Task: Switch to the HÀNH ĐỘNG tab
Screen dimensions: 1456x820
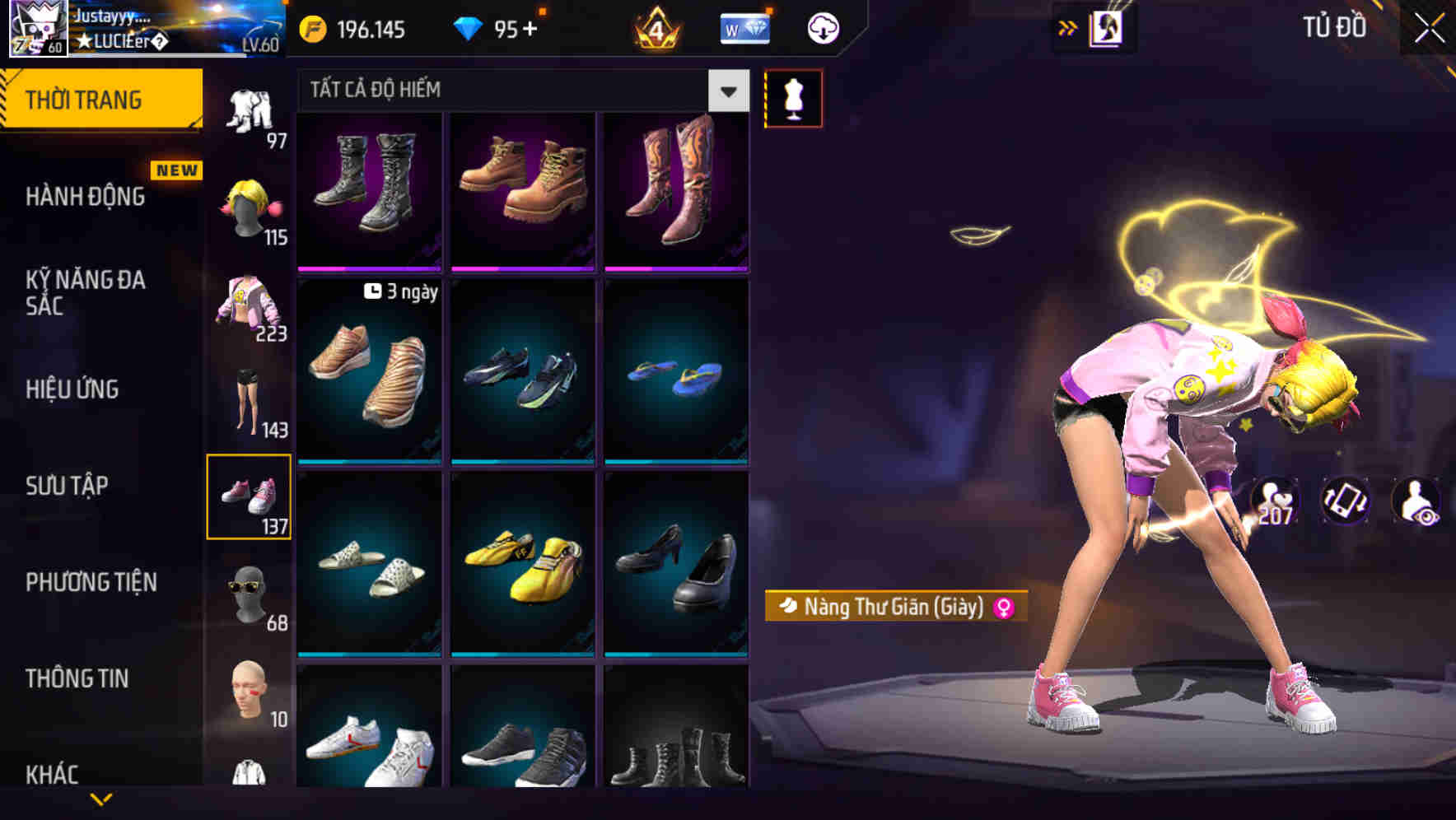Action: 85,197
